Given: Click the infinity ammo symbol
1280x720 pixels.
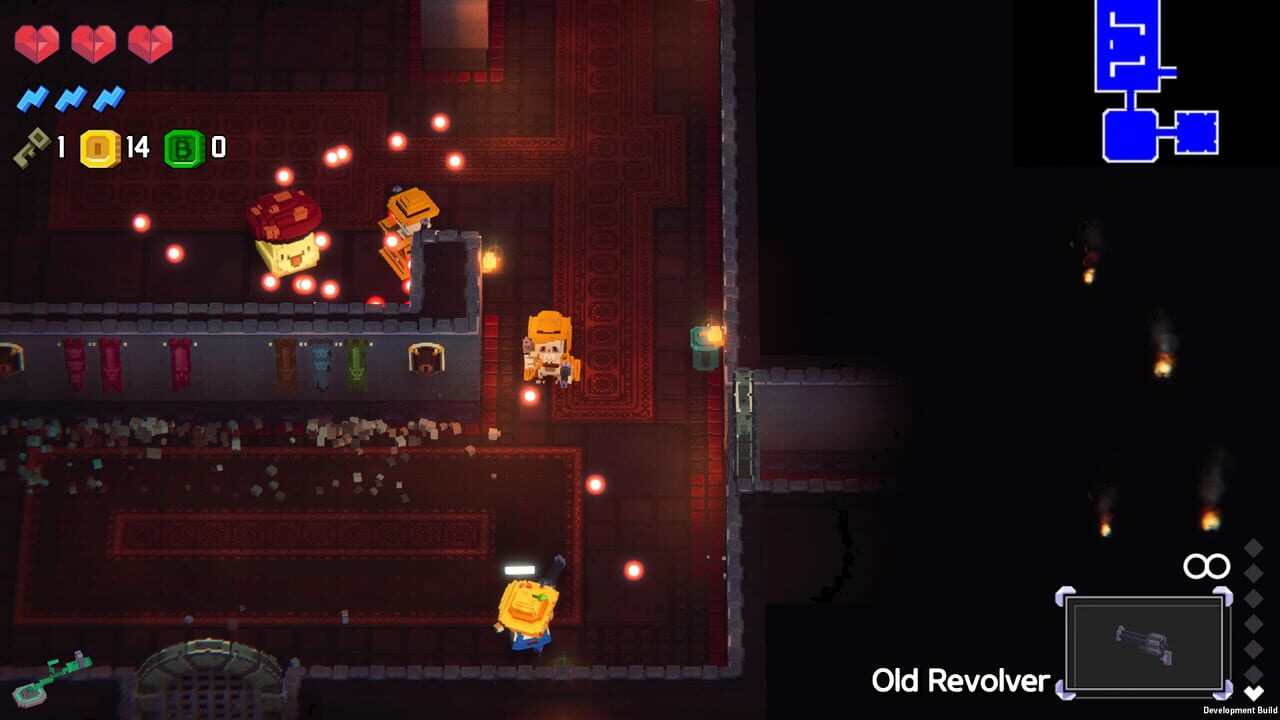Looking at the screenshot, I should pos(1206,565).
